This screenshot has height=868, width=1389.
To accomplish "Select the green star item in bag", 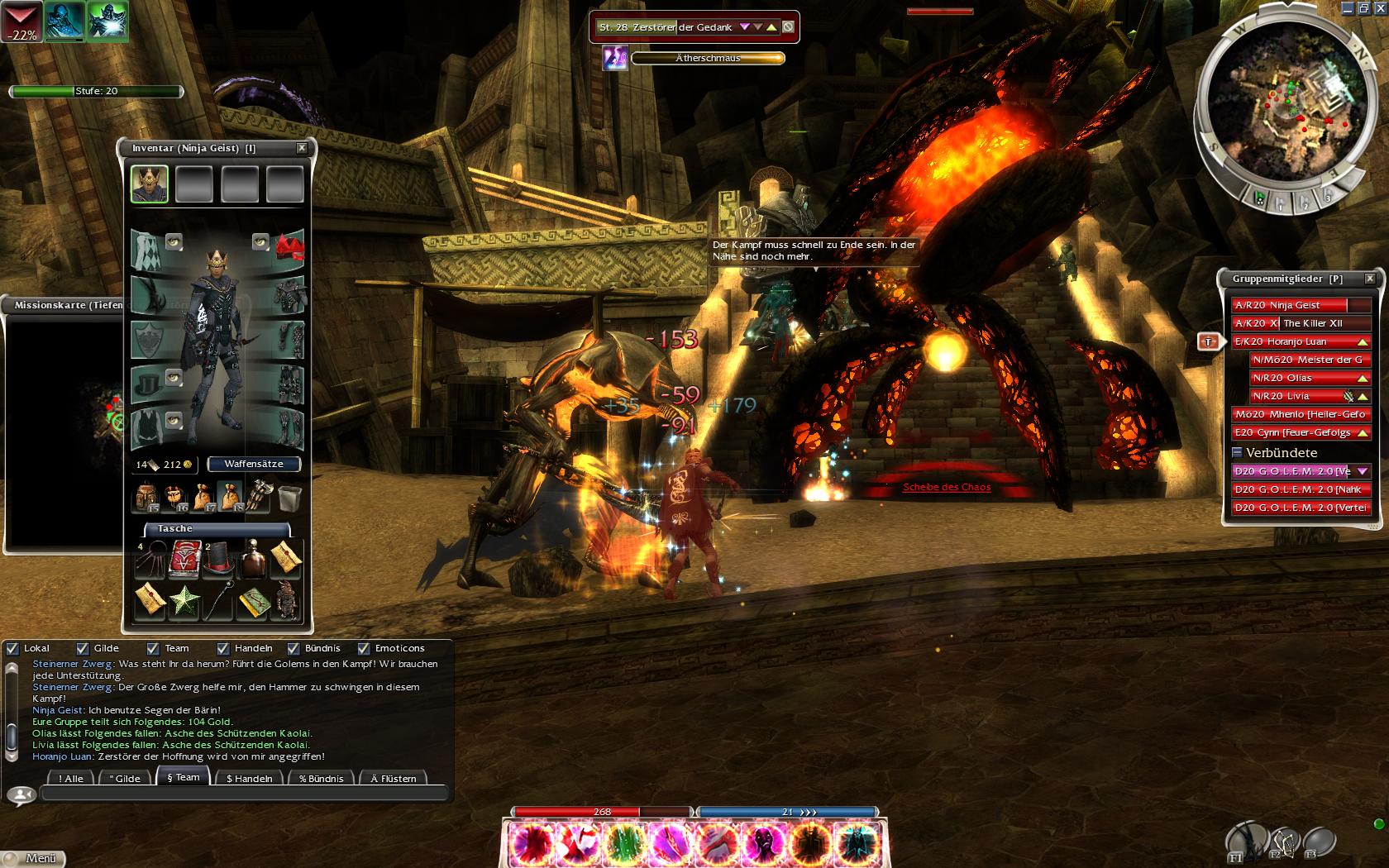I will [x=184, y=601].
